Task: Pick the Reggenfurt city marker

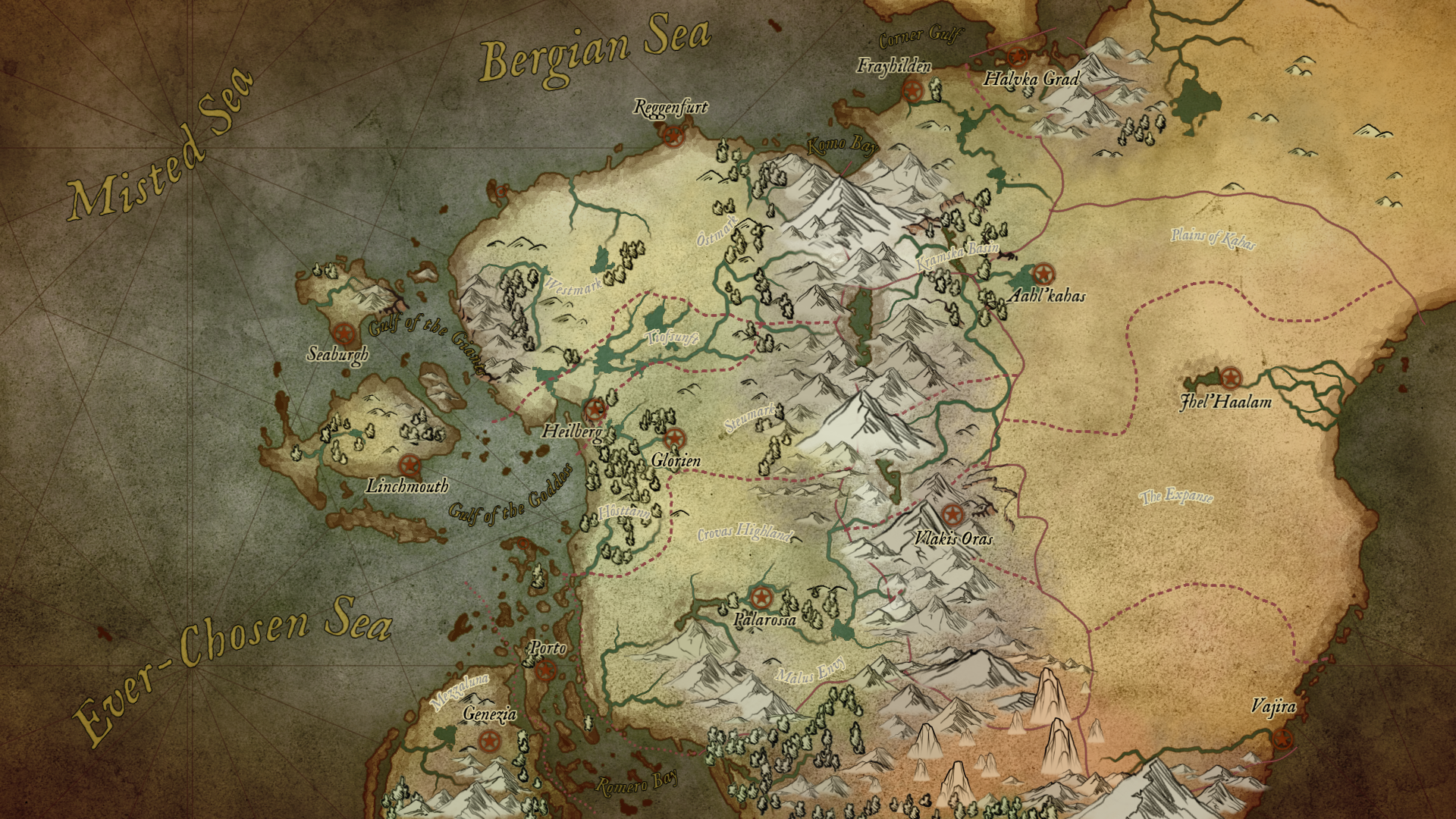Action: click(672, 135)
